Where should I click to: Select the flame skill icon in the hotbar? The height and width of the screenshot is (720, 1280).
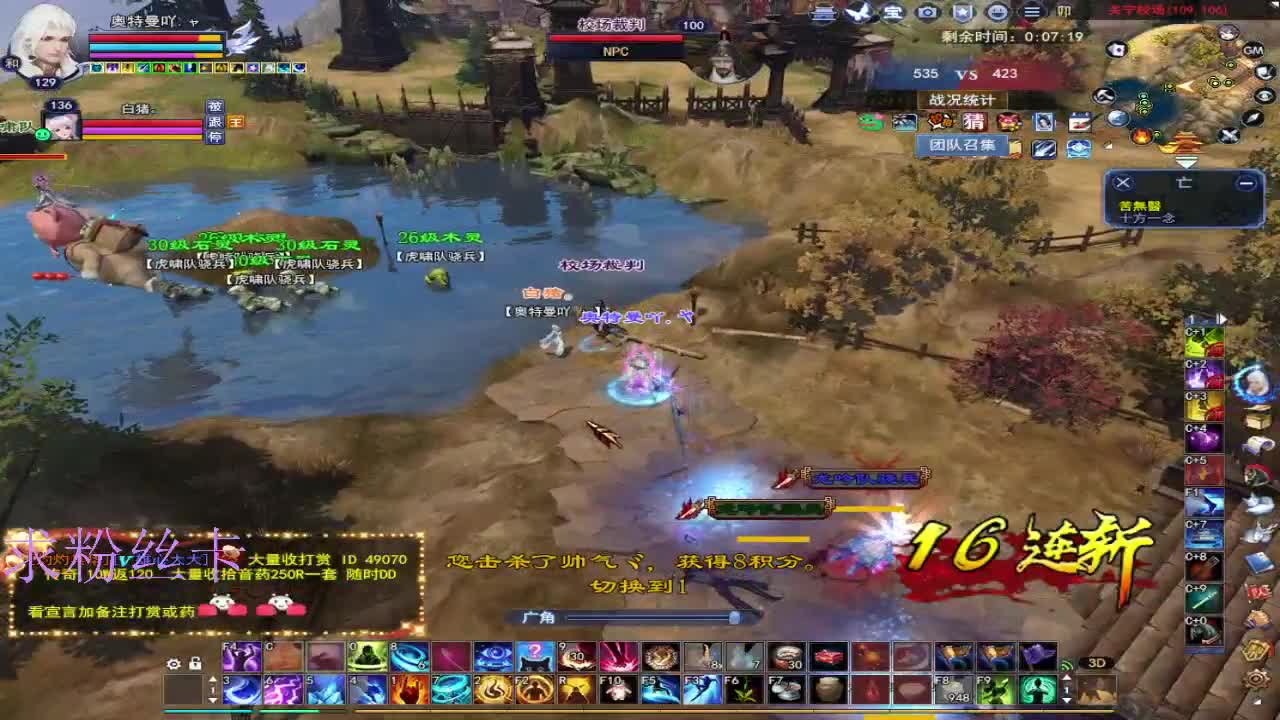[x=406, y=690]
